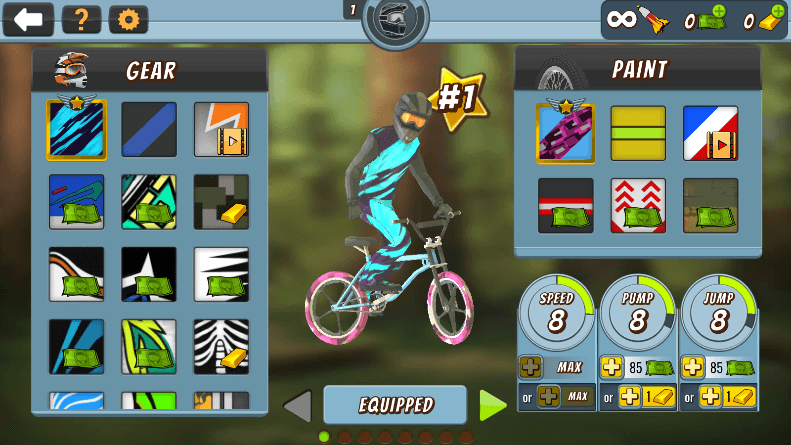Show the next bike with green arrow

[x=493, y=405]
